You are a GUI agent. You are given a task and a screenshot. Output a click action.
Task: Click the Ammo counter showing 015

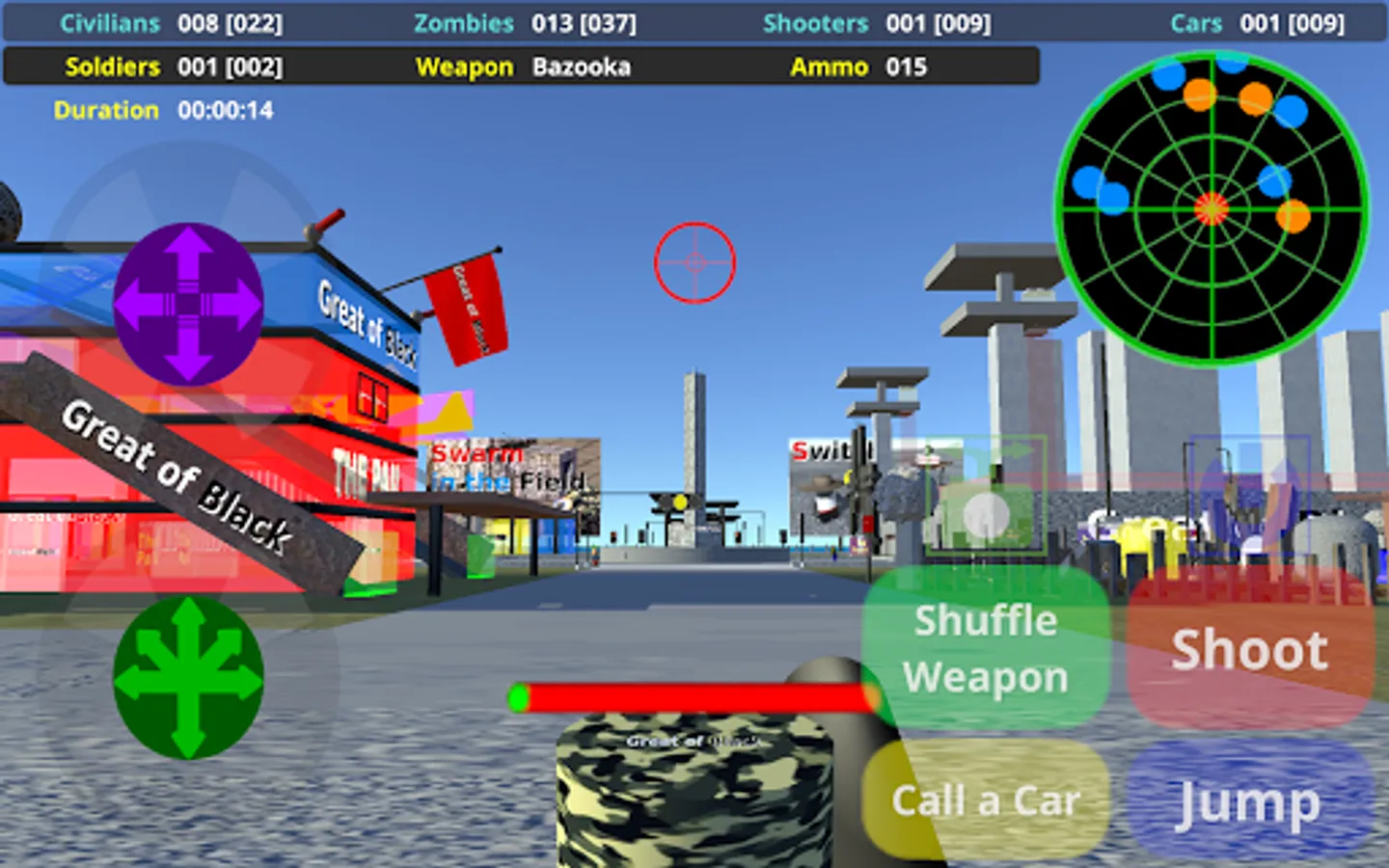[905, 68]
